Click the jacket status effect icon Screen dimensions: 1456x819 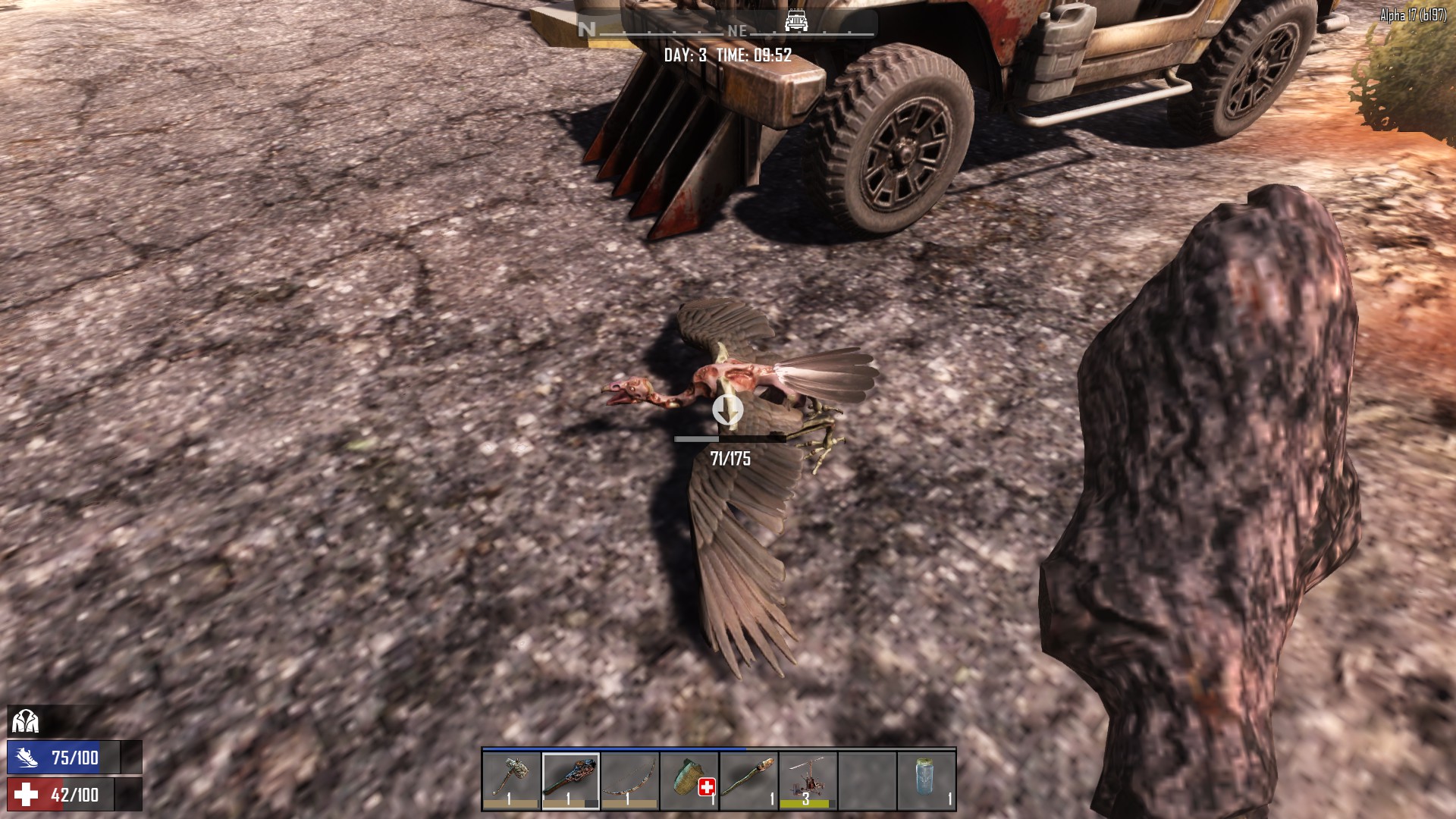[25, 720]
